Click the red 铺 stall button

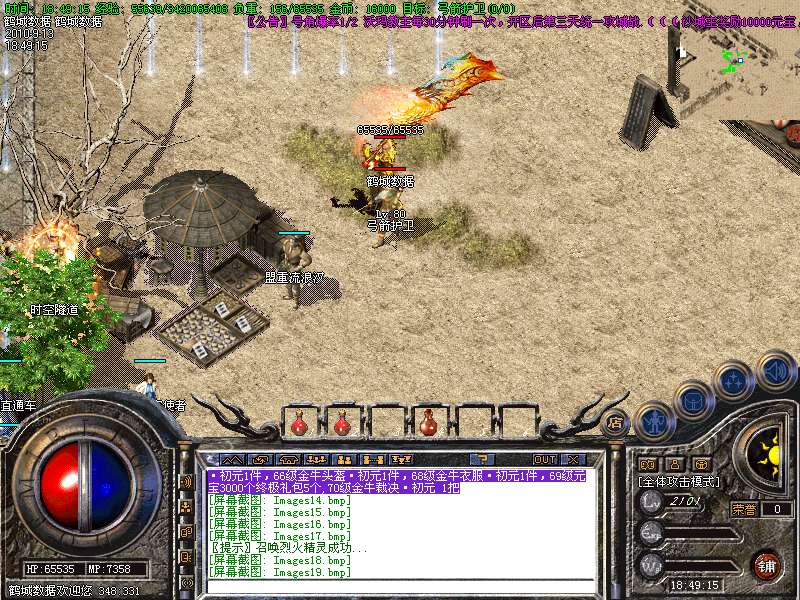[766, 565]
